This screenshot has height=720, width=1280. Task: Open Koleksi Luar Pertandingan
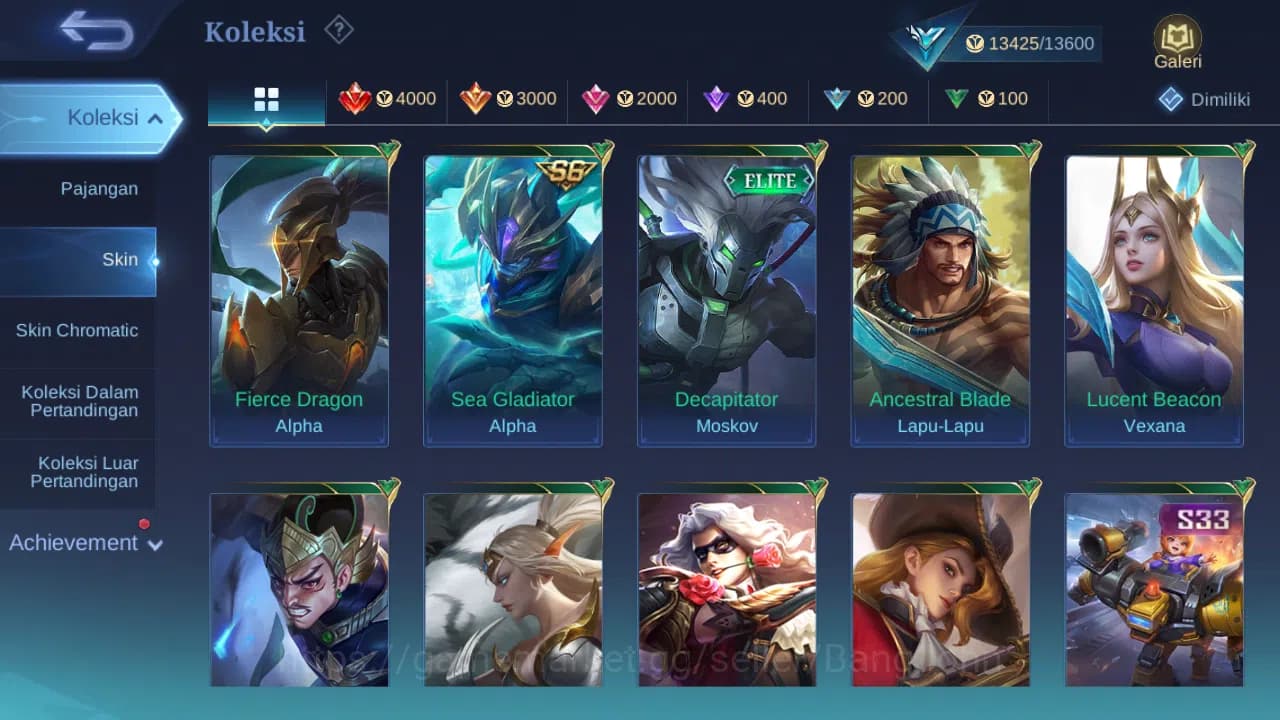click(79, 471)
